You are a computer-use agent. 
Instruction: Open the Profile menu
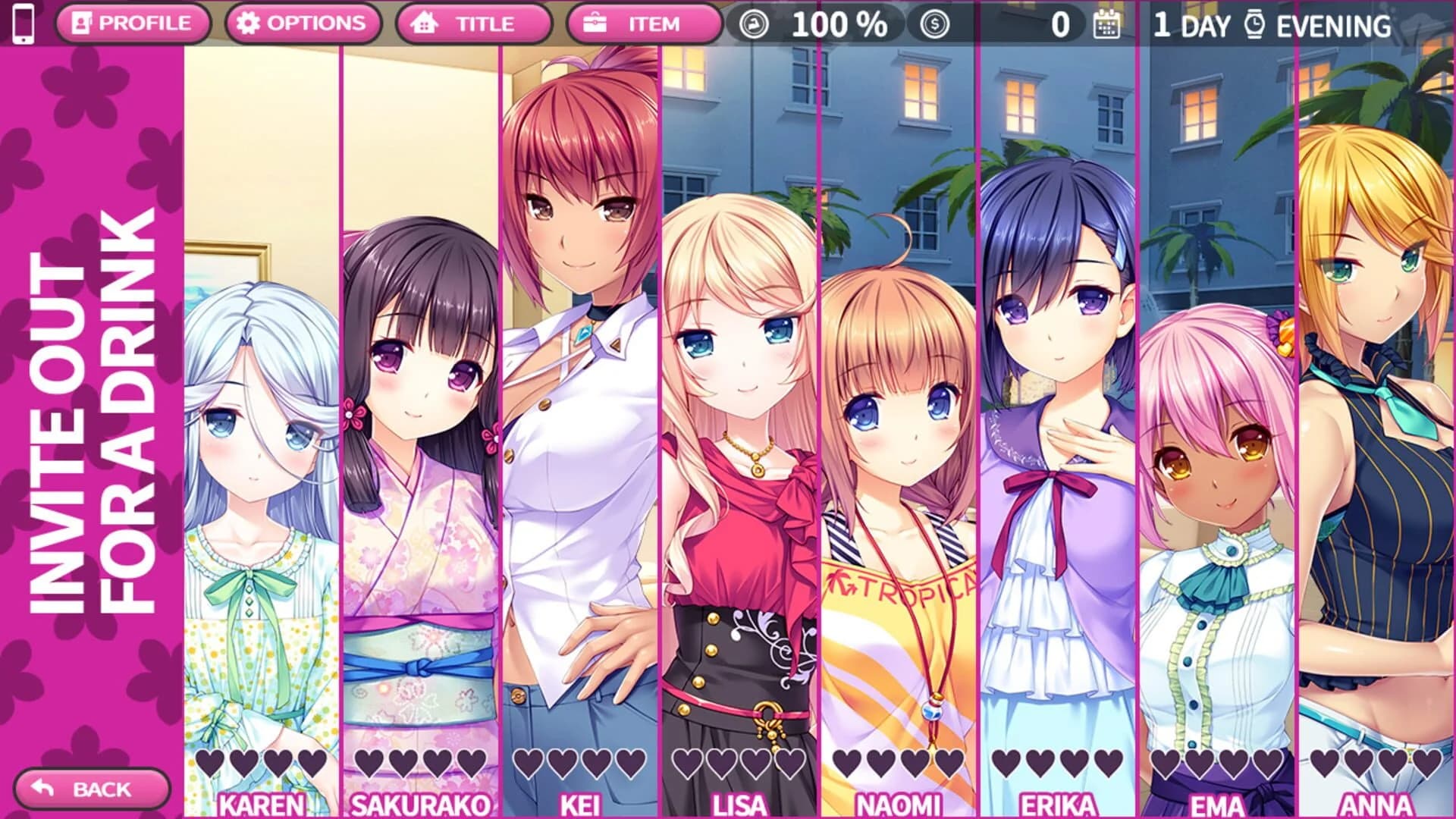(136, 23)
